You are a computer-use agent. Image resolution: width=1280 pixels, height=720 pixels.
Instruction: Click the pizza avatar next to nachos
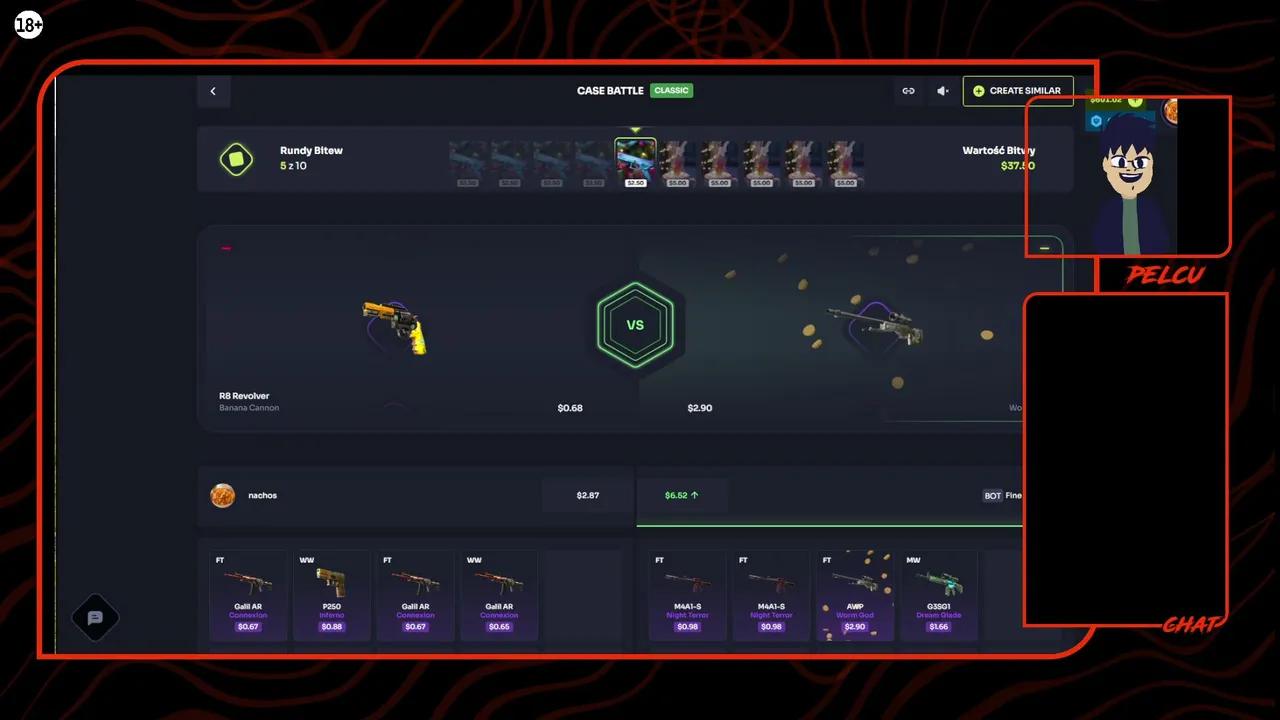(x=223, y=495)
